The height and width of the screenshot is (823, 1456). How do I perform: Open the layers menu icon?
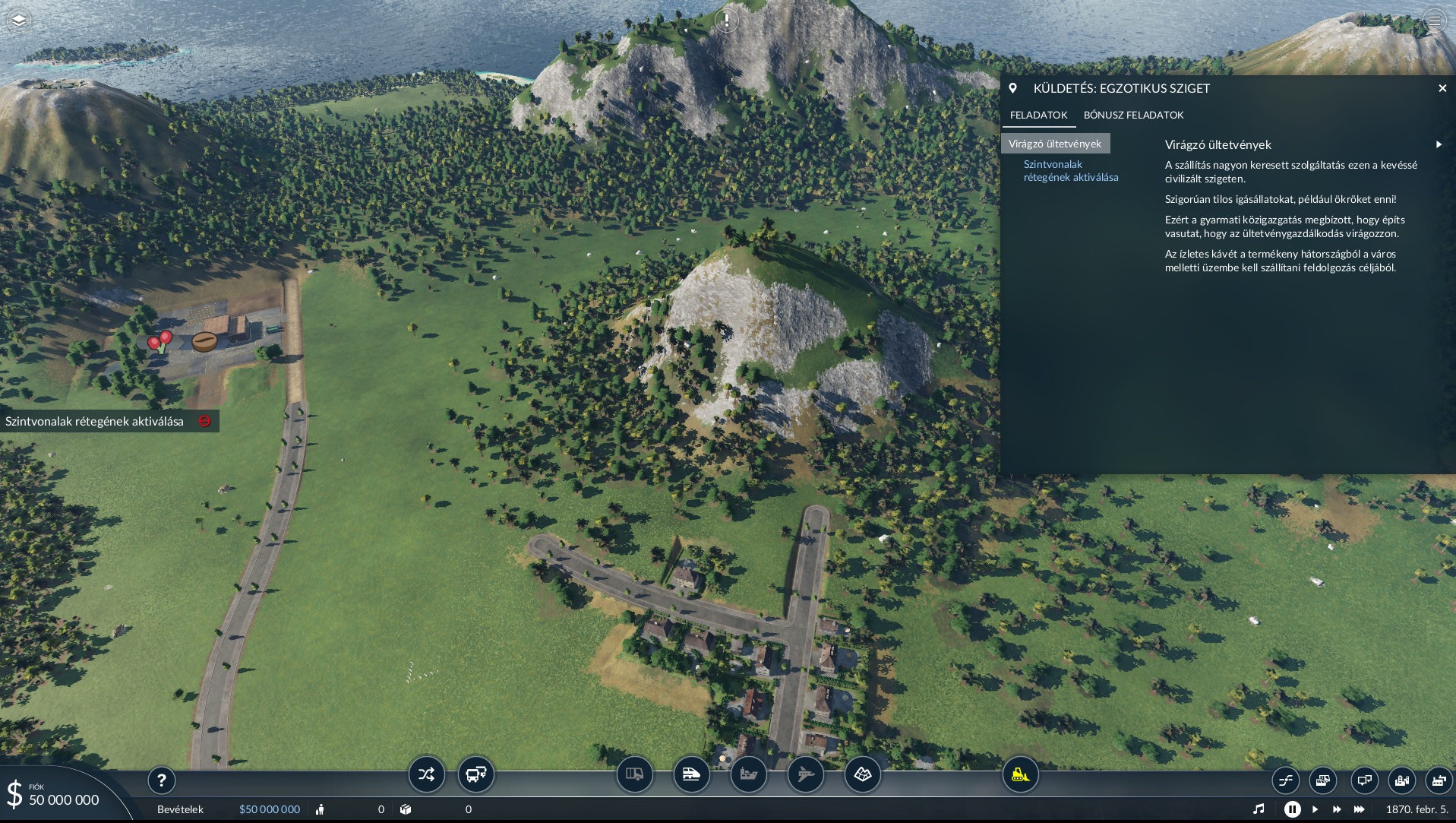tap(19, 20)
